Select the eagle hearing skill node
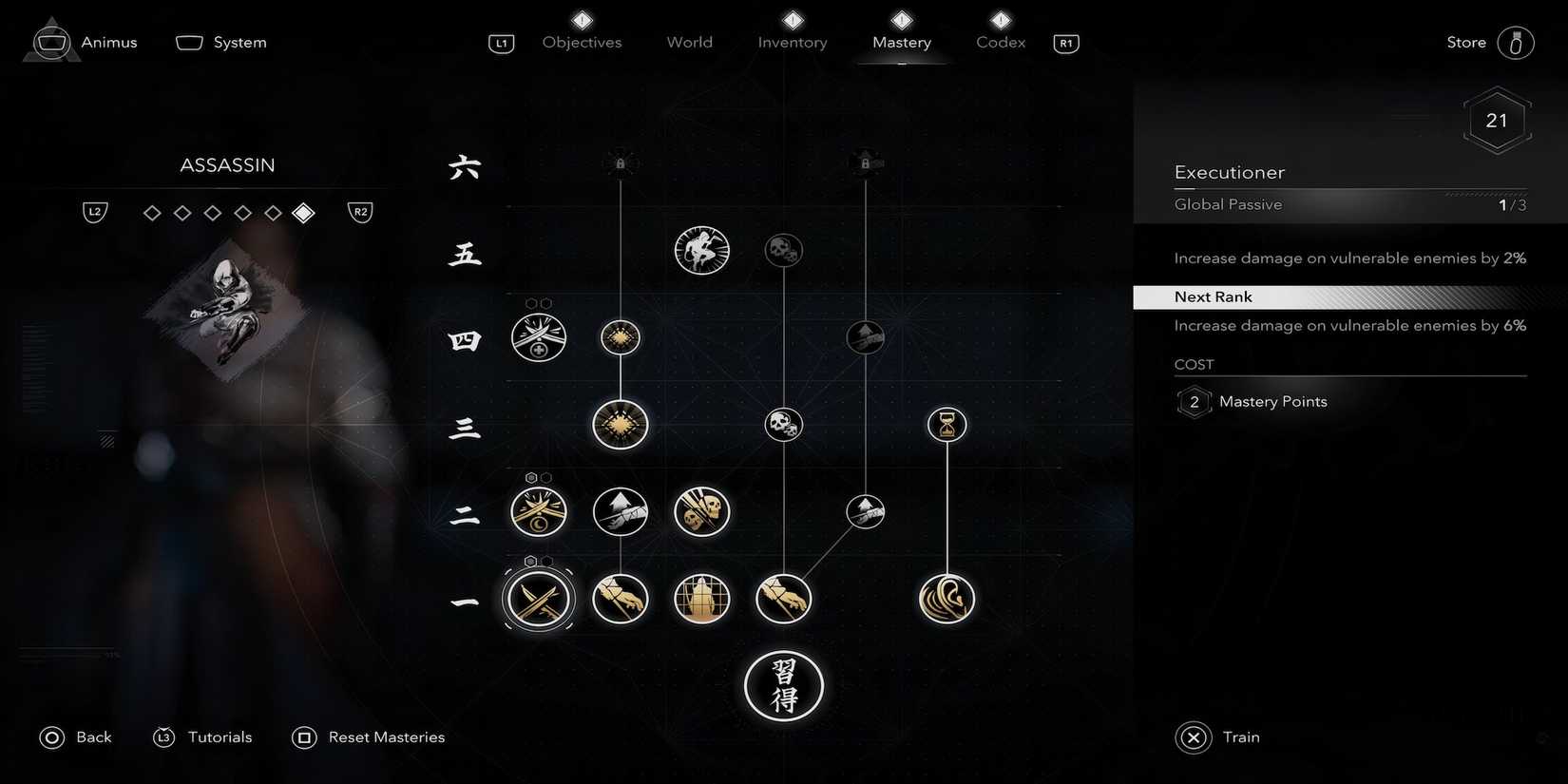1568x784 pixels. pos(947,599)
